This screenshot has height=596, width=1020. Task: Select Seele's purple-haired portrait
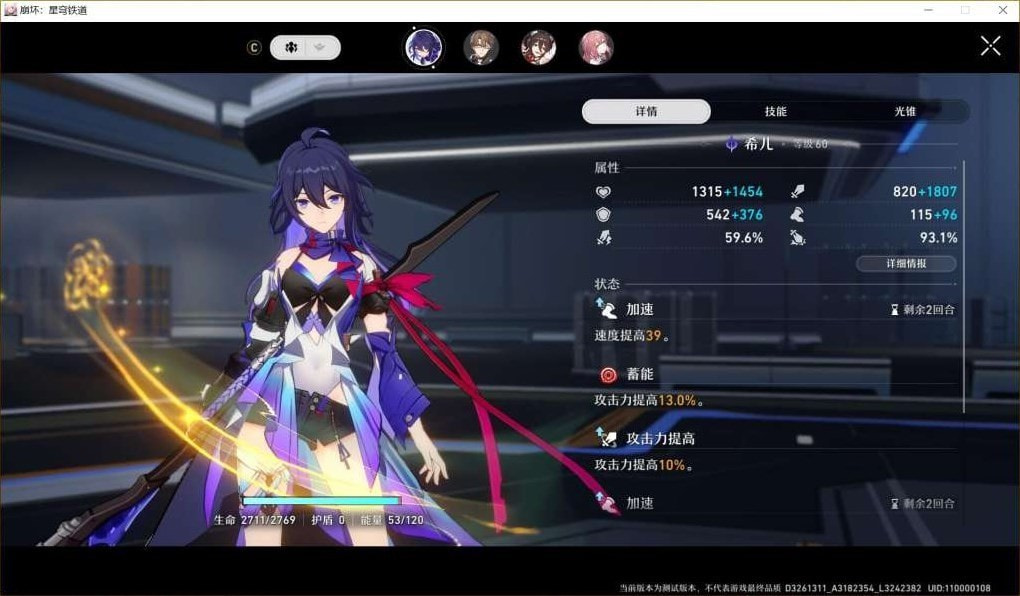point(423,47)
